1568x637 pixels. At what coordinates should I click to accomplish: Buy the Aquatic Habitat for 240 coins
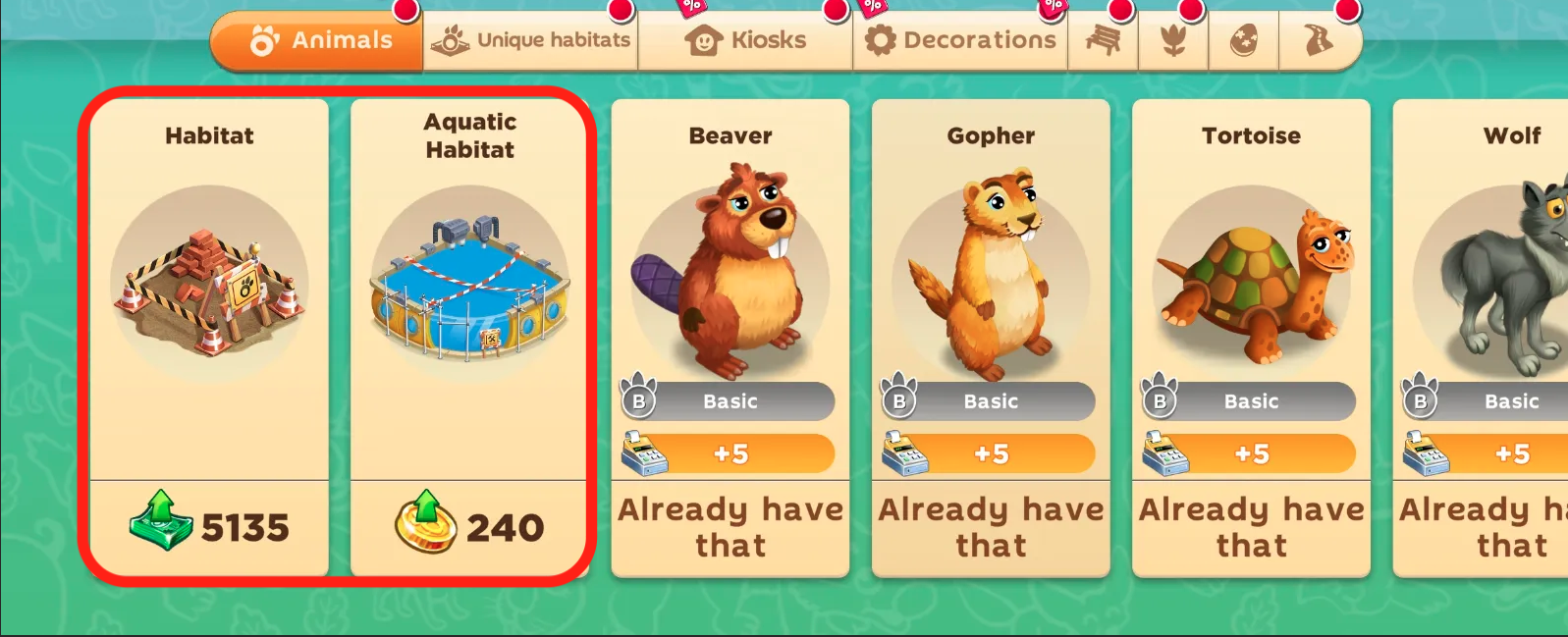click(x=469, y=527)
